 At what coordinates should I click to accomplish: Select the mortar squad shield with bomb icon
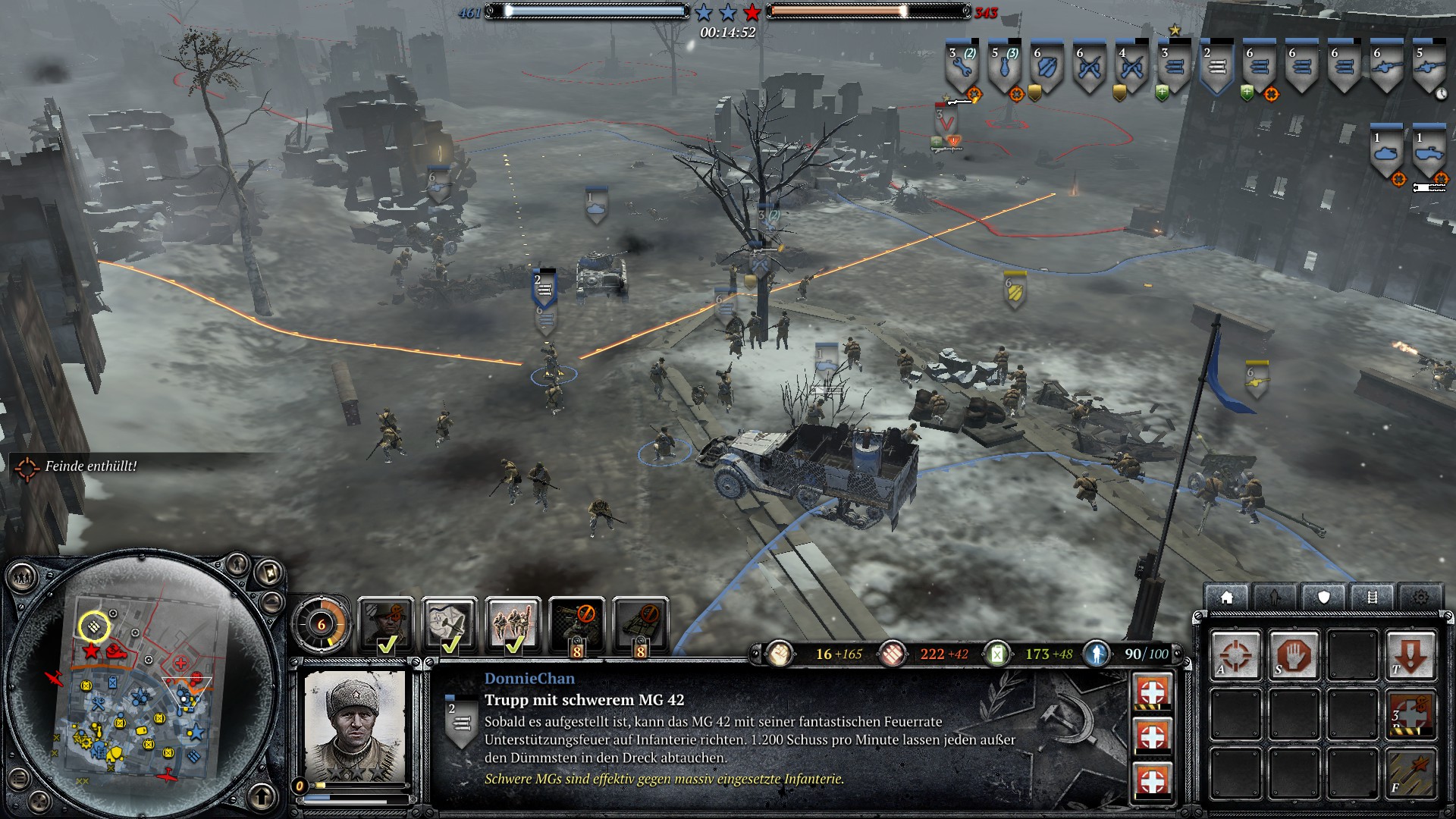point(1005,70)
